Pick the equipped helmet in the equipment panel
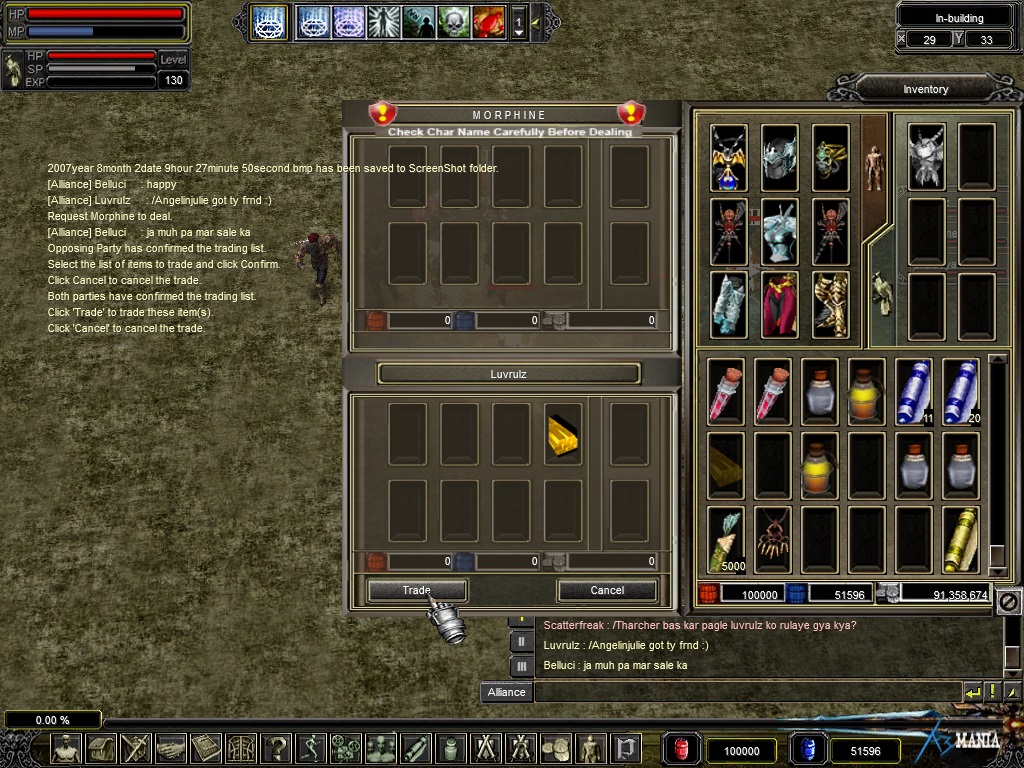This screenshot has height=768, width=1024. pos(779,157)
